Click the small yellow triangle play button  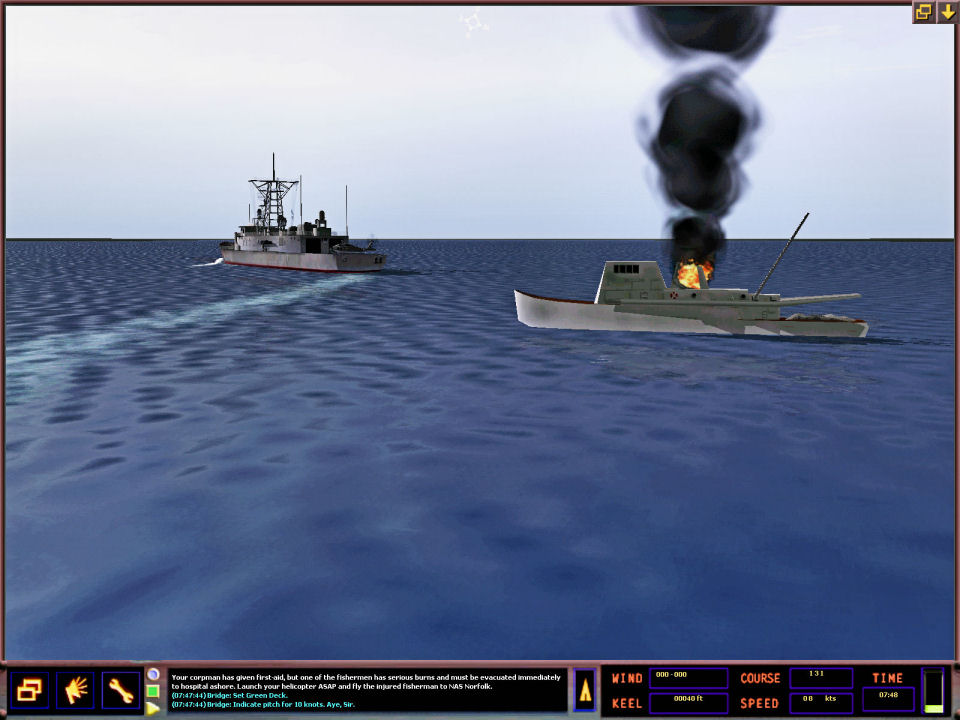coord(153,708)
